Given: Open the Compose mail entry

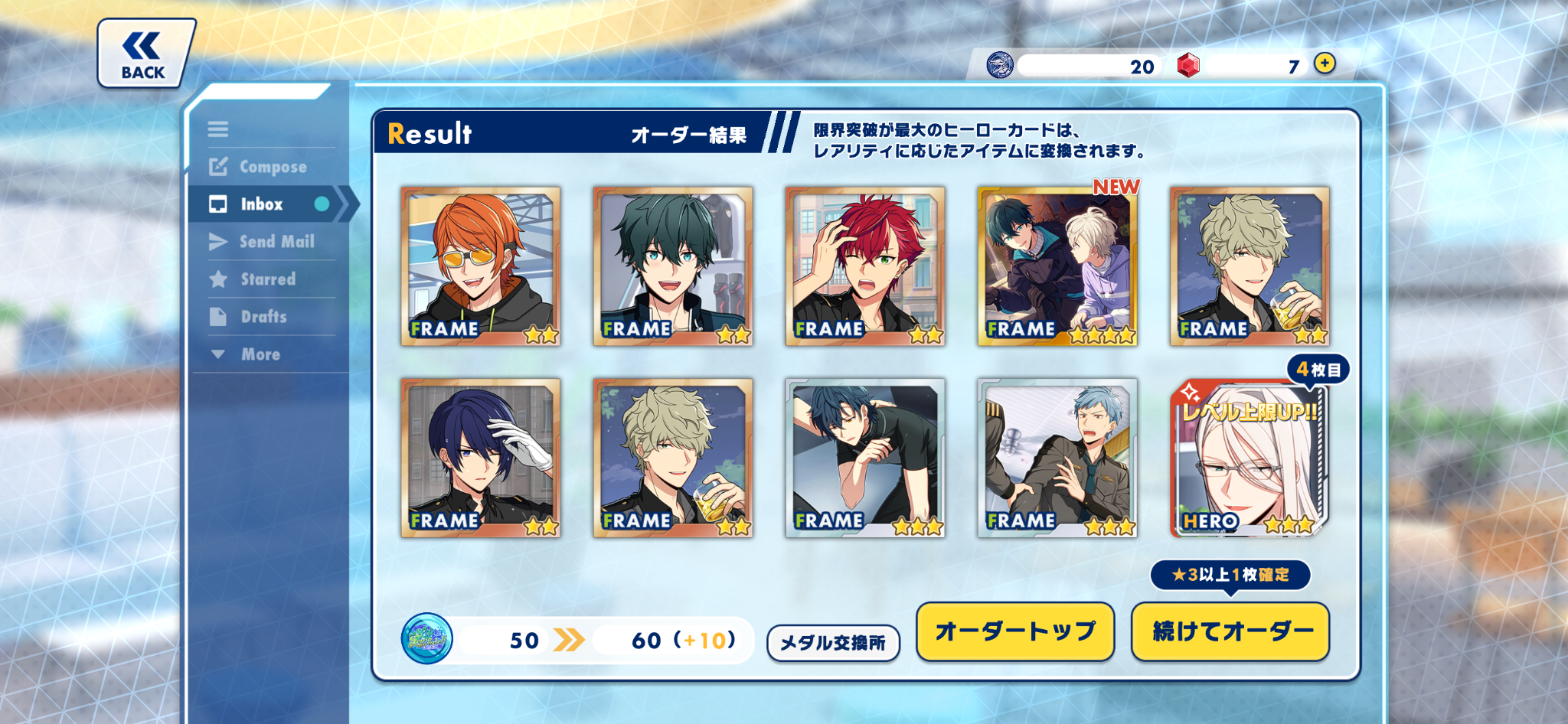Looking at the screenshot, I should click(x=272, y=167).
